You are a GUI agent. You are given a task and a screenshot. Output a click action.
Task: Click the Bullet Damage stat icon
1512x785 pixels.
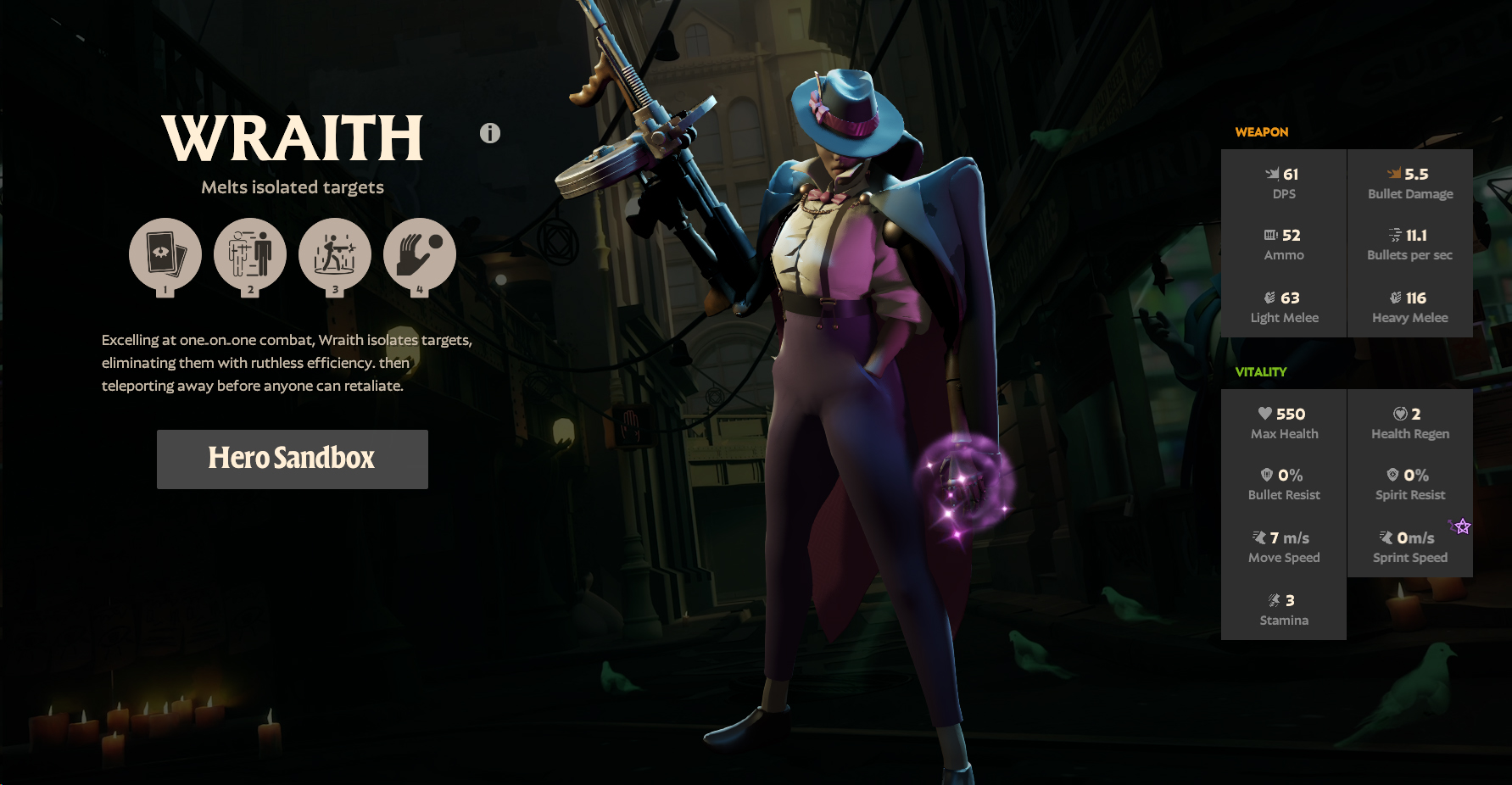(x=1396, y=175)
